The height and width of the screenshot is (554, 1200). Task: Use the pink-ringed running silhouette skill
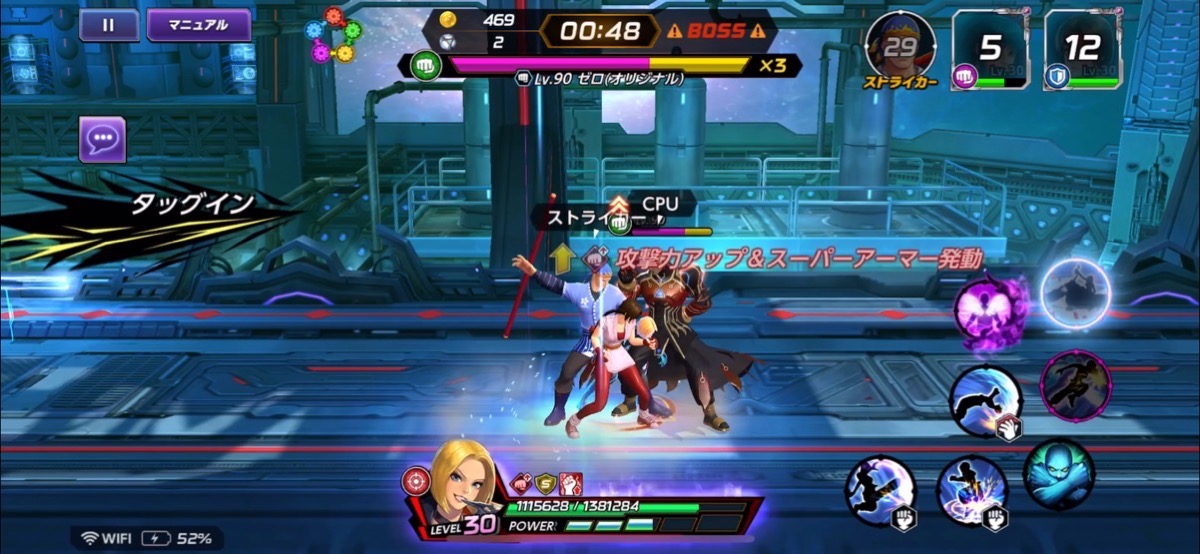1076,386
